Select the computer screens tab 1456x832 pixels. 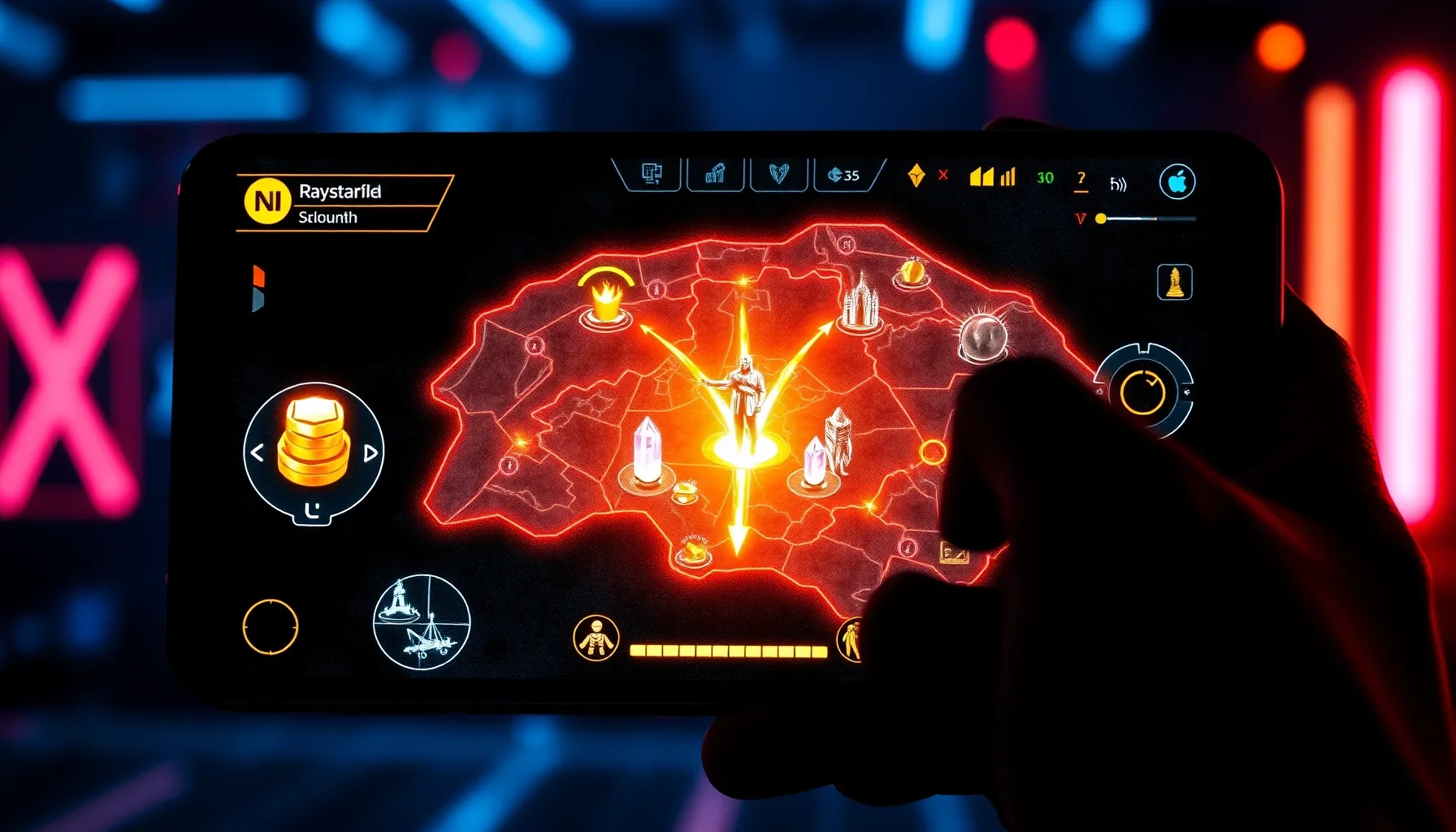[x=651, y=174]
